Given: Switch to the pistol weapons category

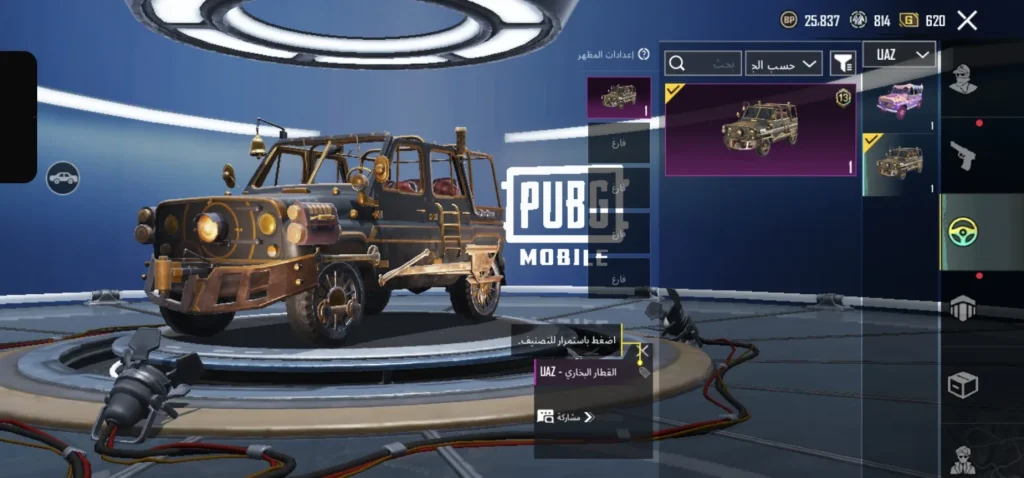Looking at the screenshot, I should pos(963,155).
